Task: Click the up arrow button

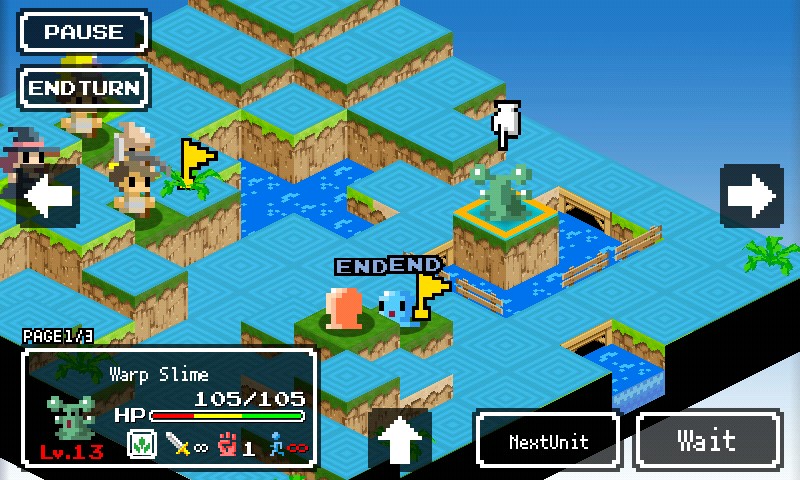Action: pos(400,439)
